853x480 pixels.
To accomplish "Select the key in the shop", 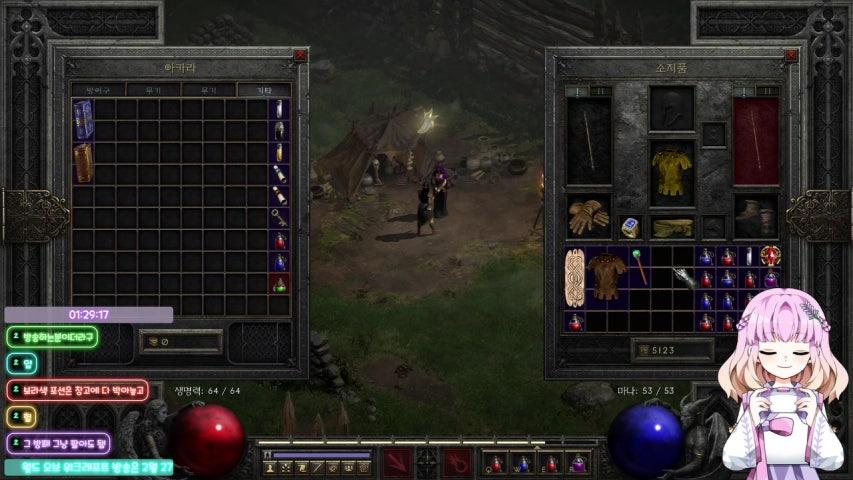I will pos(280,218).
